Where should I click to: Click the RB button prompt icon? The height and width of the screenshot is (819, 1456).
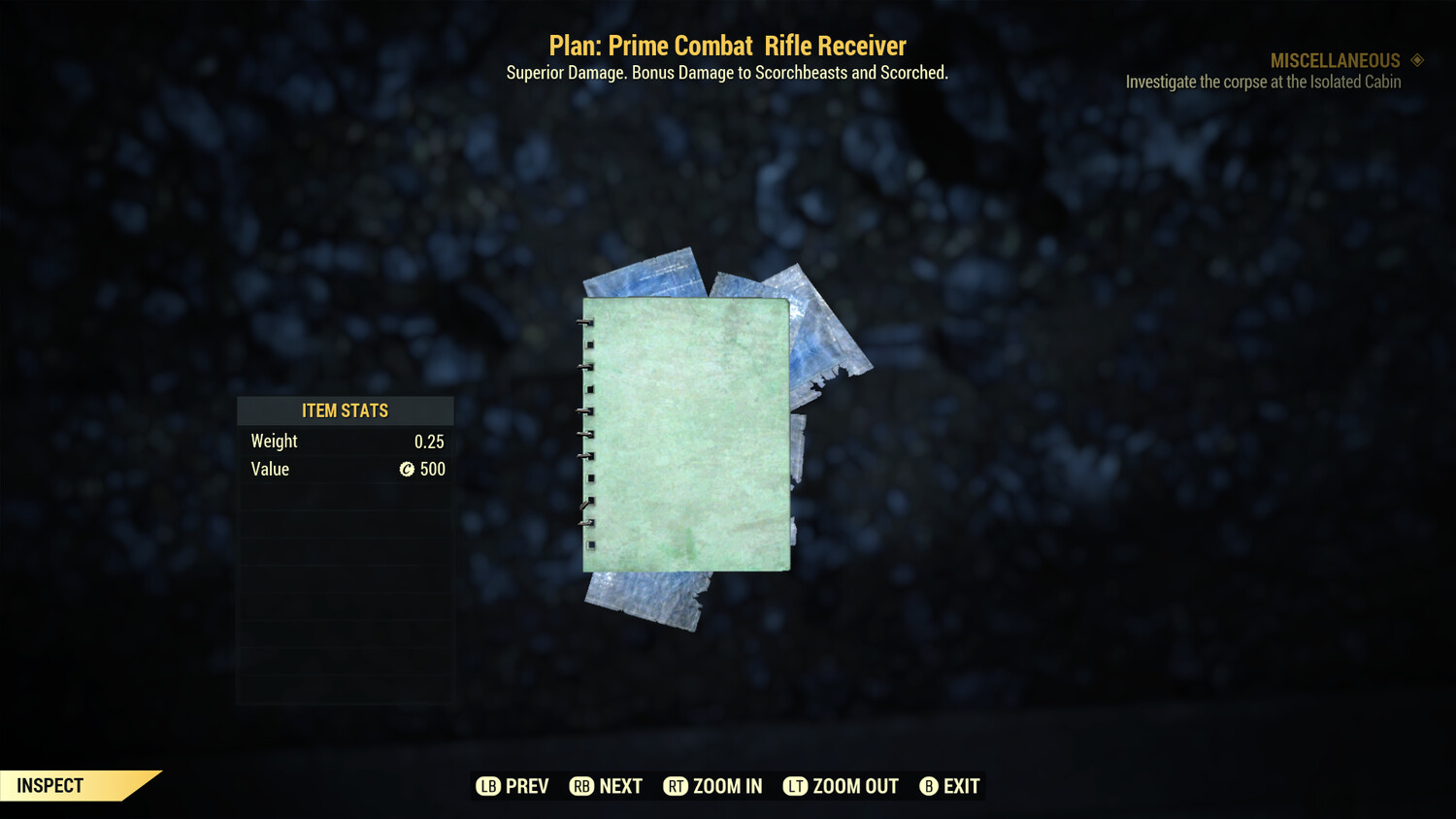point(580,786)
